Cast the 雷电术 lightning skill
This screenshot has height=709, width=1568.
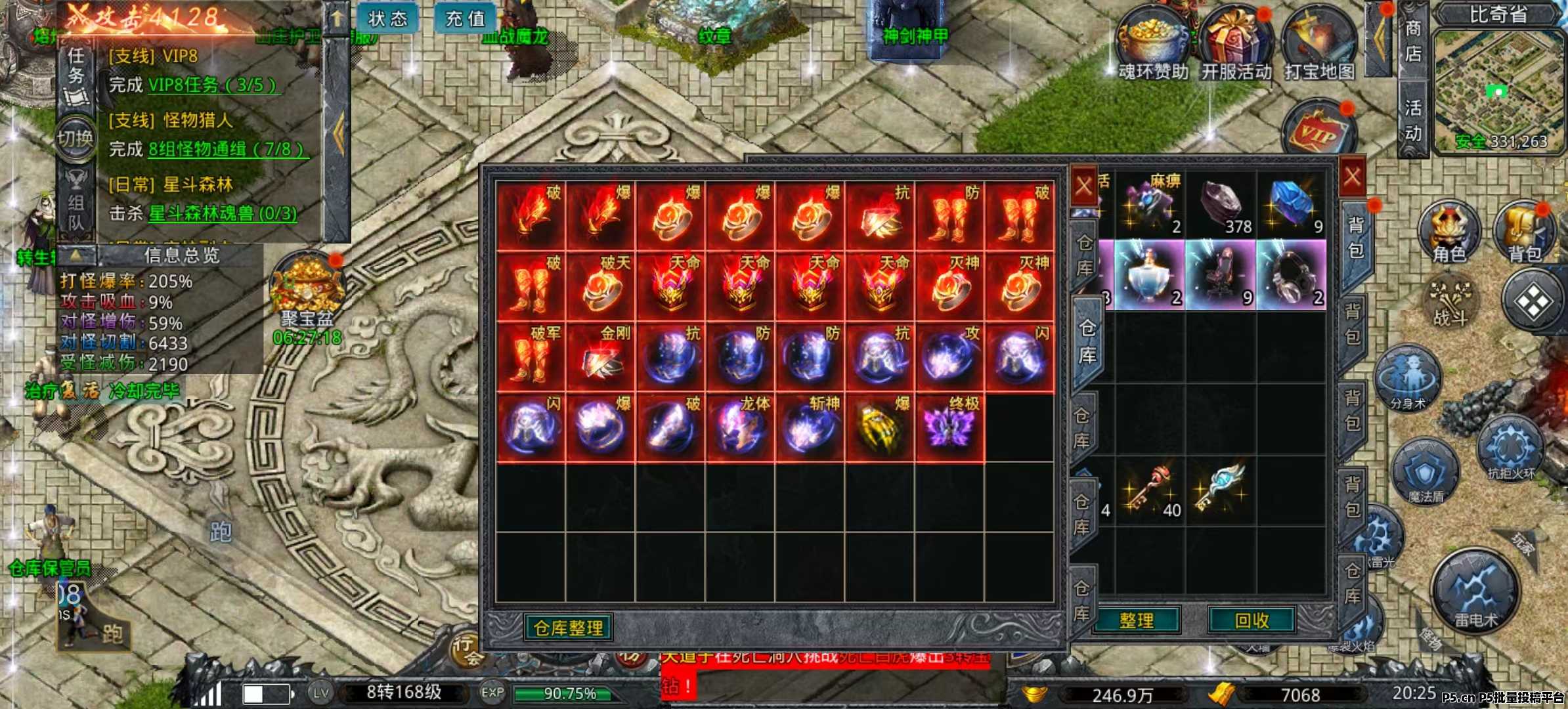(1475, 591)
